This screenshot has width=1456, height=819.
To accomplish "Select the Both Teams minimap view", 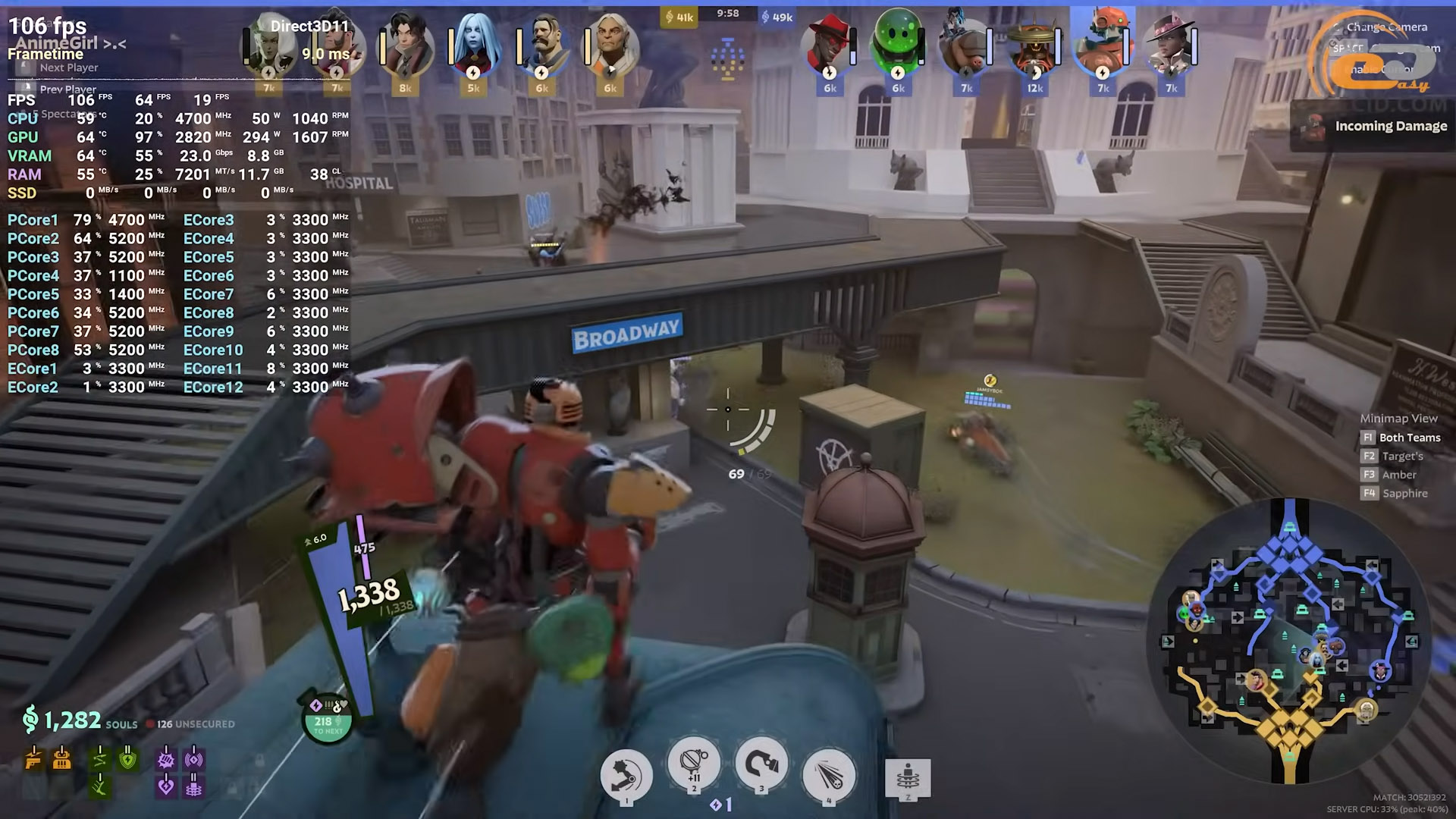I will 1409,438.
